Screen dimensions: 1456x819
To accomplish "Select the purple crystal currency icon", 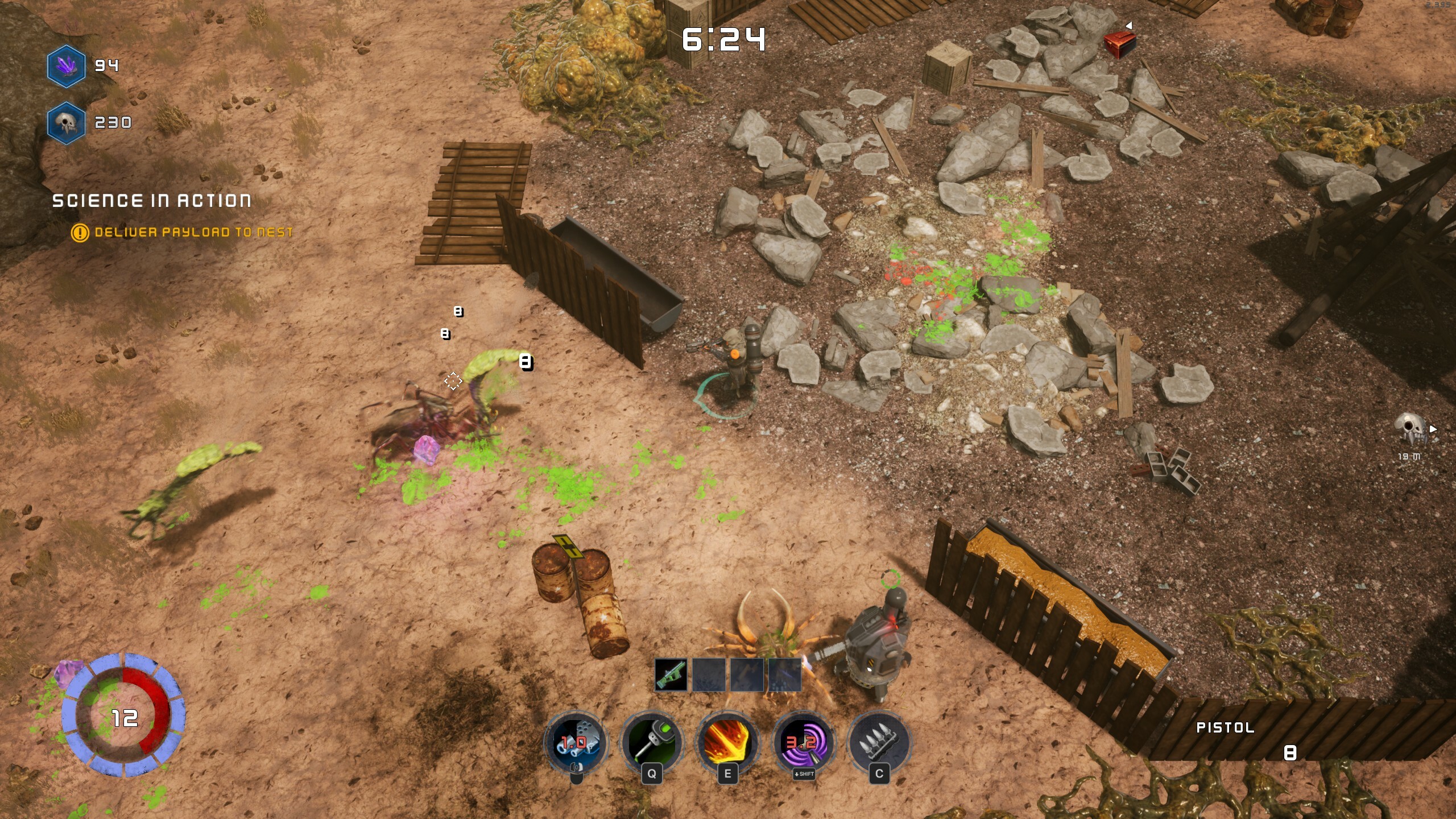I will click(x=66, y=65).
